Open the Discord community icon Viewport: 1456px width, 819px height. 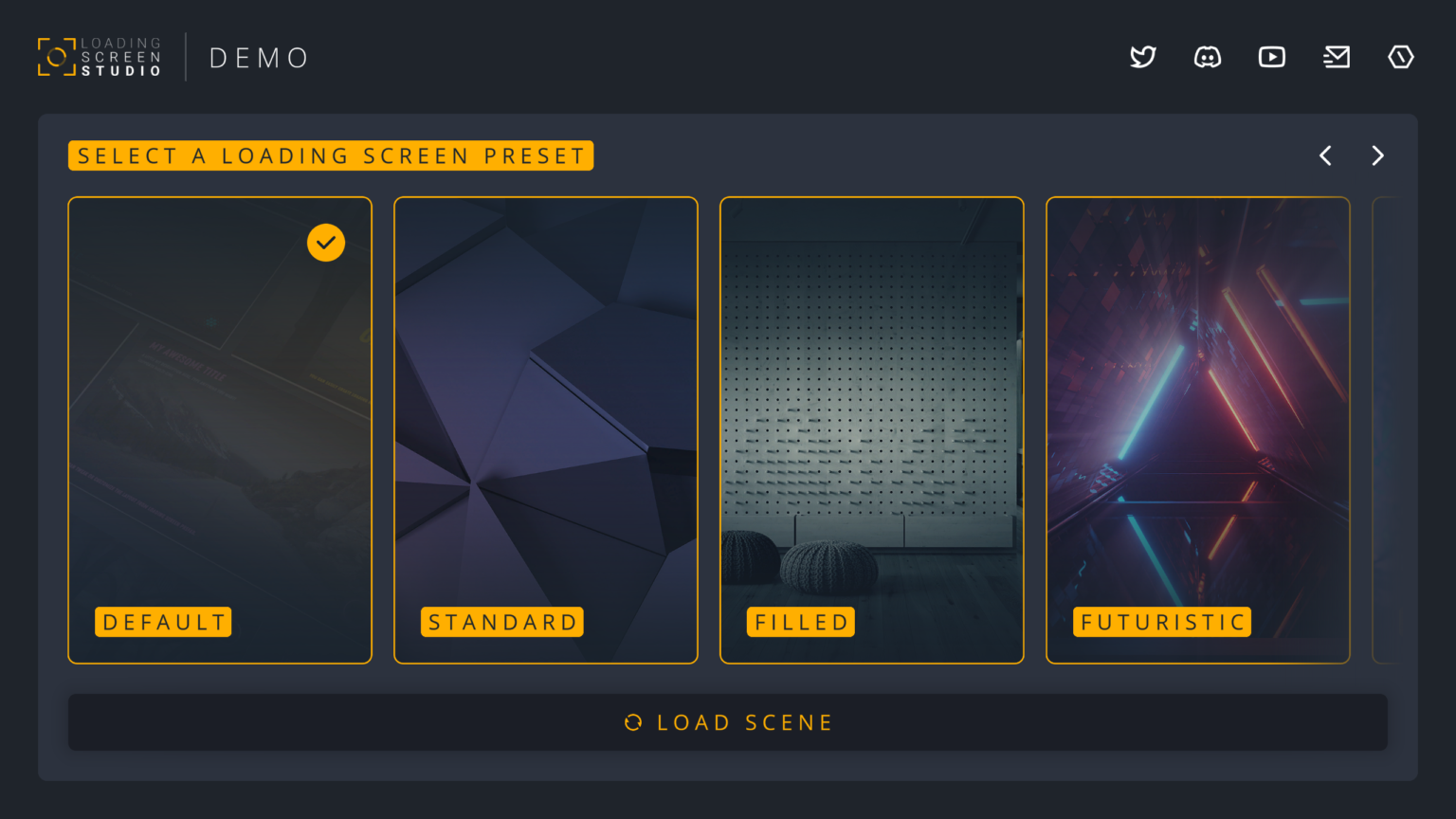coord(1207,57)
